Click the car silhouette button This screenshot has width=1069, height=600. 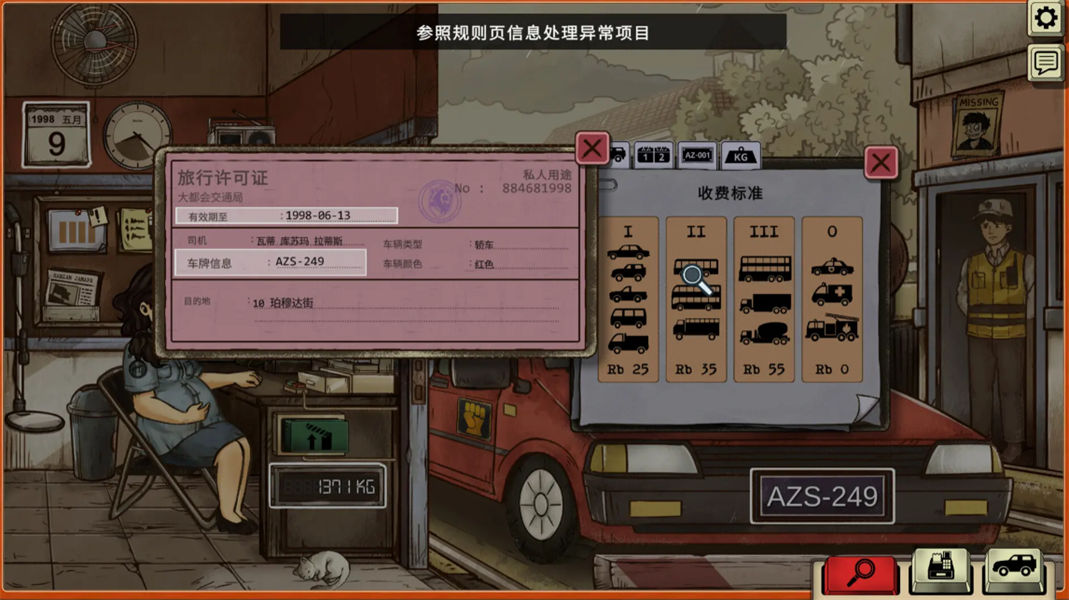tap(1016, 571)
